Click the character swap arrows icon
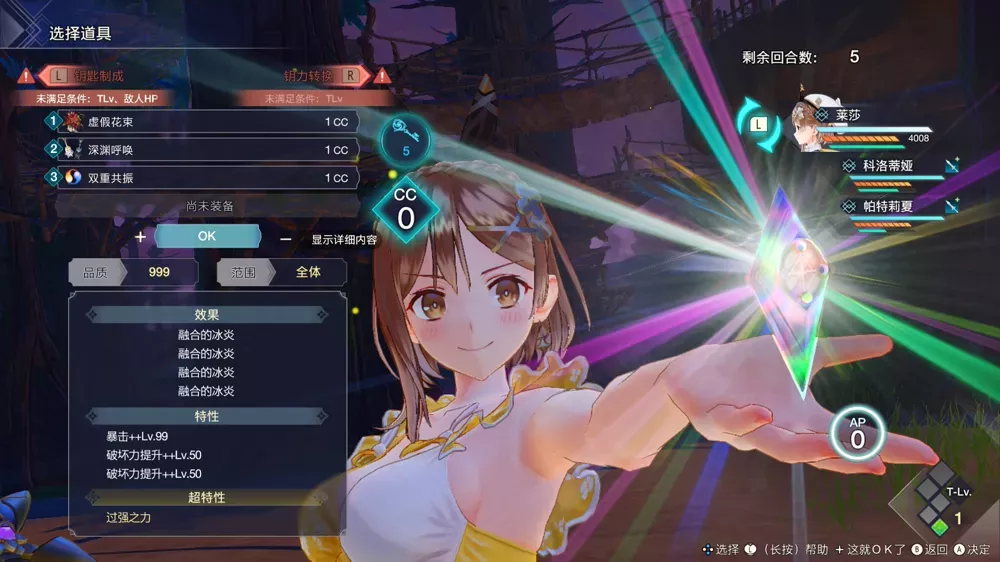Screen dimensions: 1000x562 [x=759, y=126]
